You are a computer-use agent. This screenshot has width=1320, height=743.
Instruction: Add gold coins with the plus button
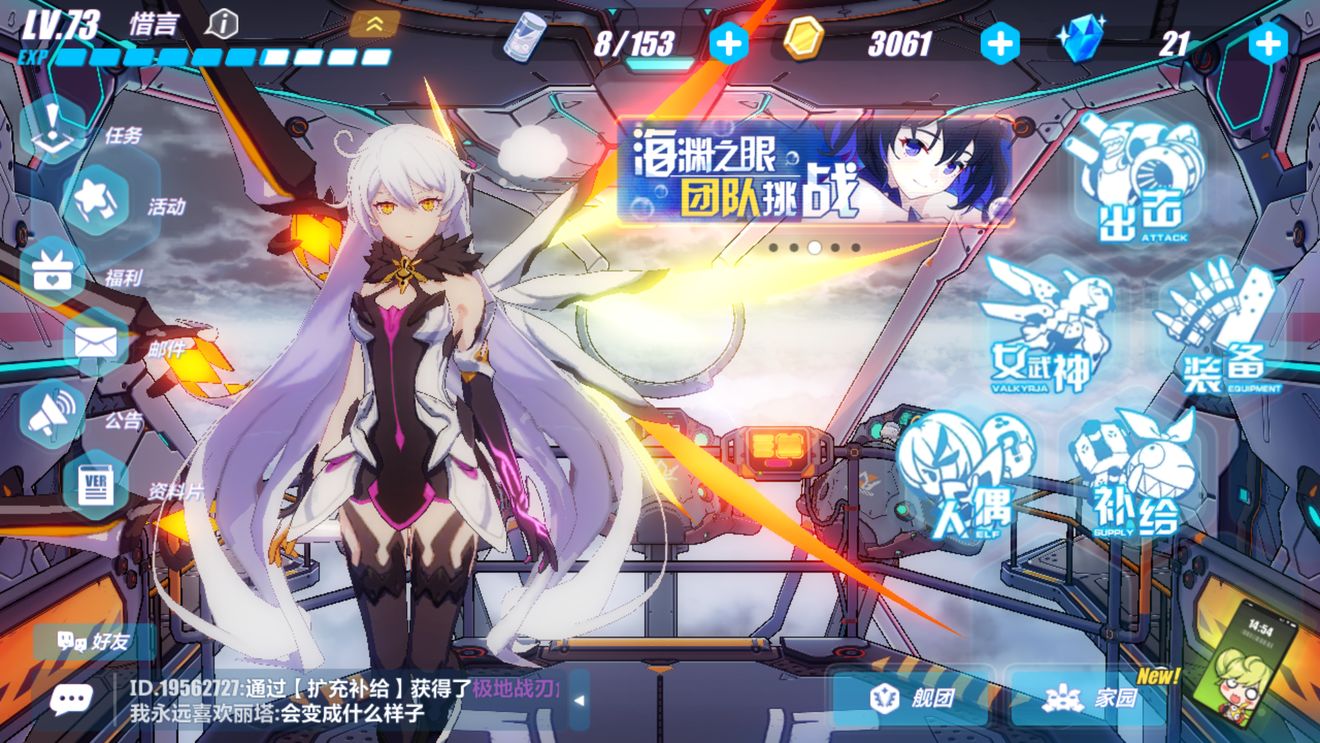point(999,43)
